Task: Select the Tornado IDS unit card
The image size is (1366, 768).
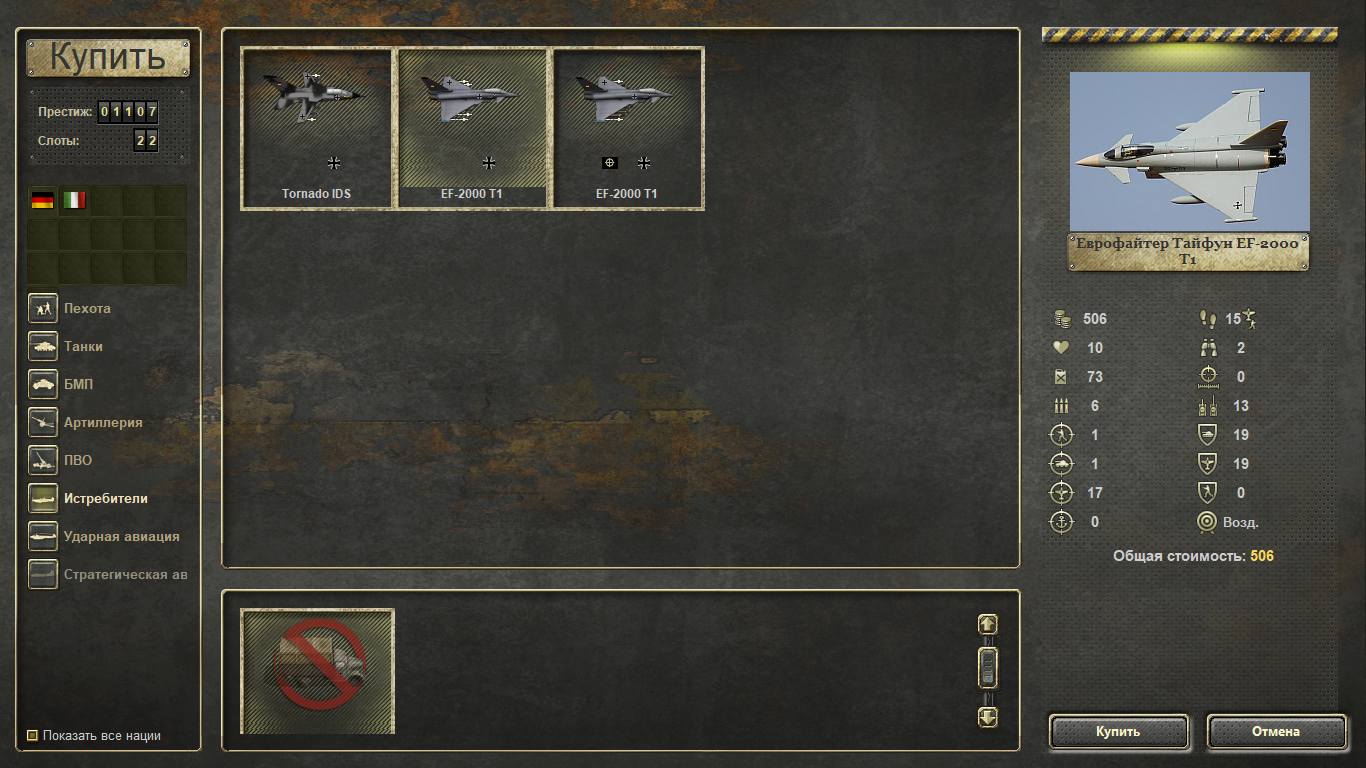Action: point(316,128)
